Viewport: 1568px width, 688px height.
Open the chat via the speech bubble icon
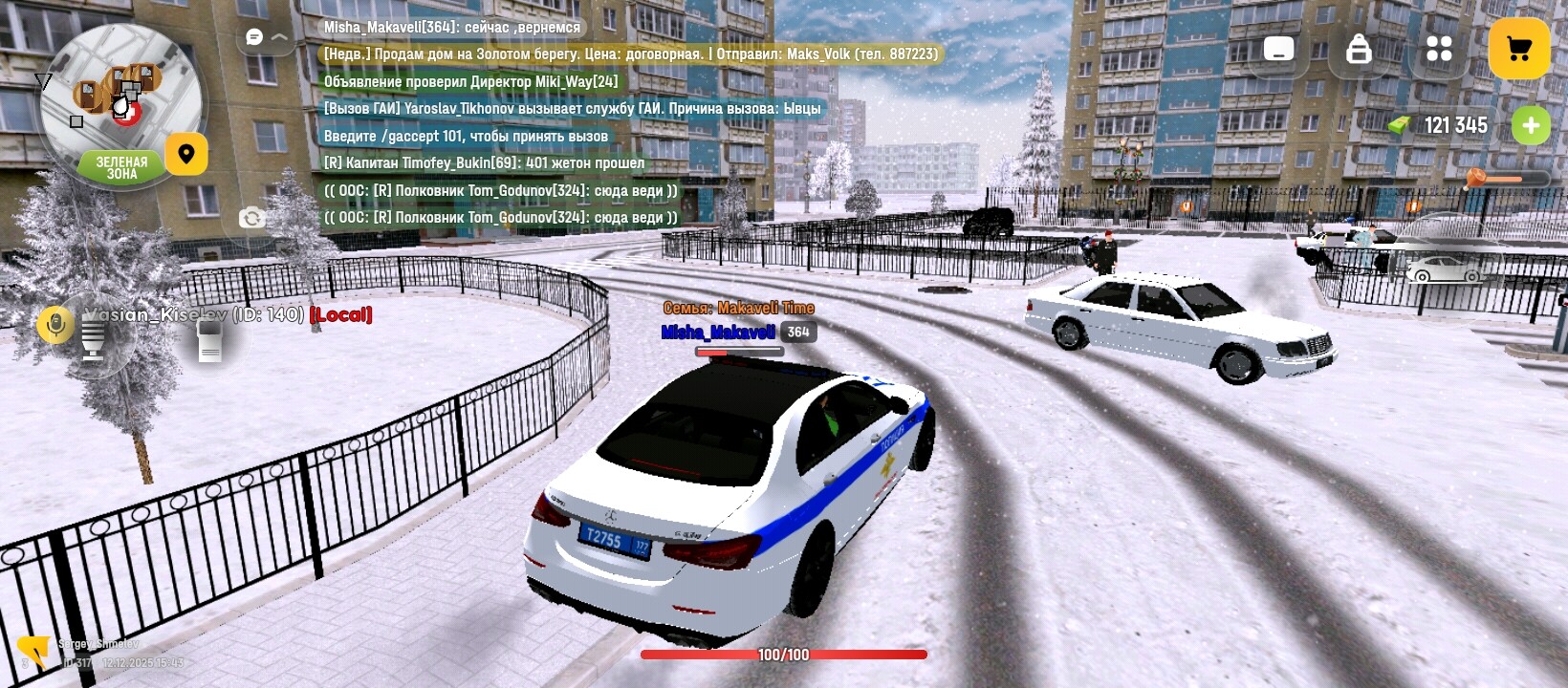[254, 37]
